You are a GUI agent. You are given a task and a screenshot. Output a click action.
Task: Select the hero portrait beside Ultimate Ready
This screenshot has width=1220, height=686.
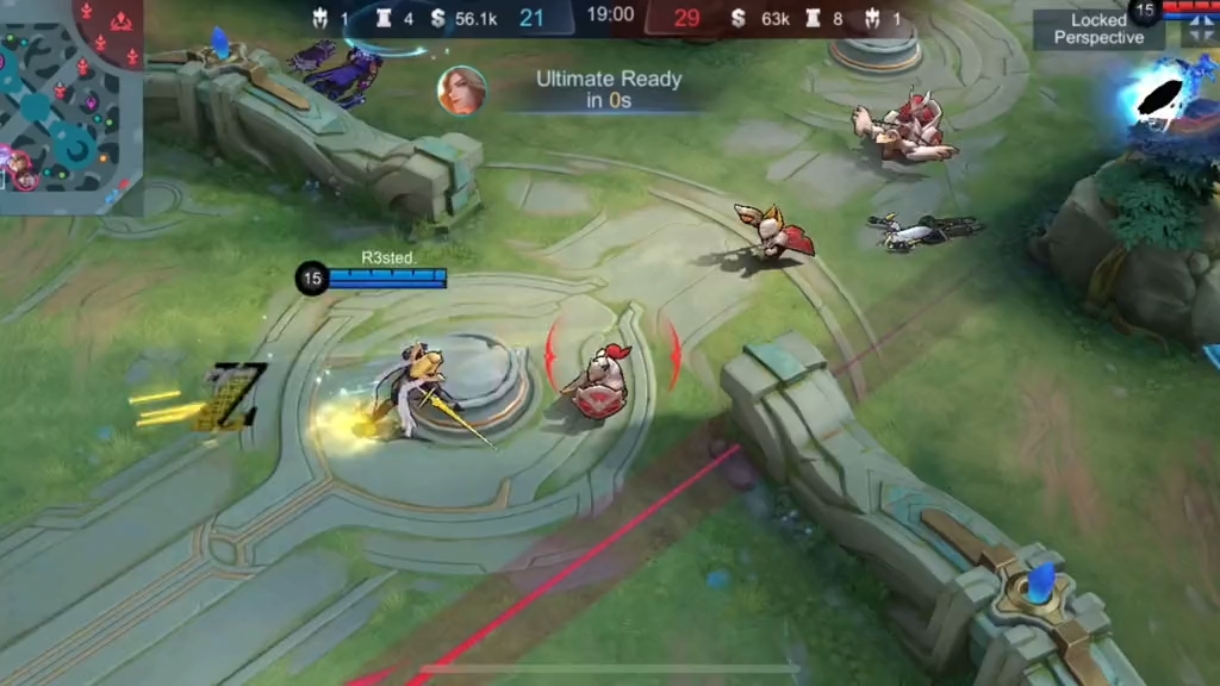(462, 91)
